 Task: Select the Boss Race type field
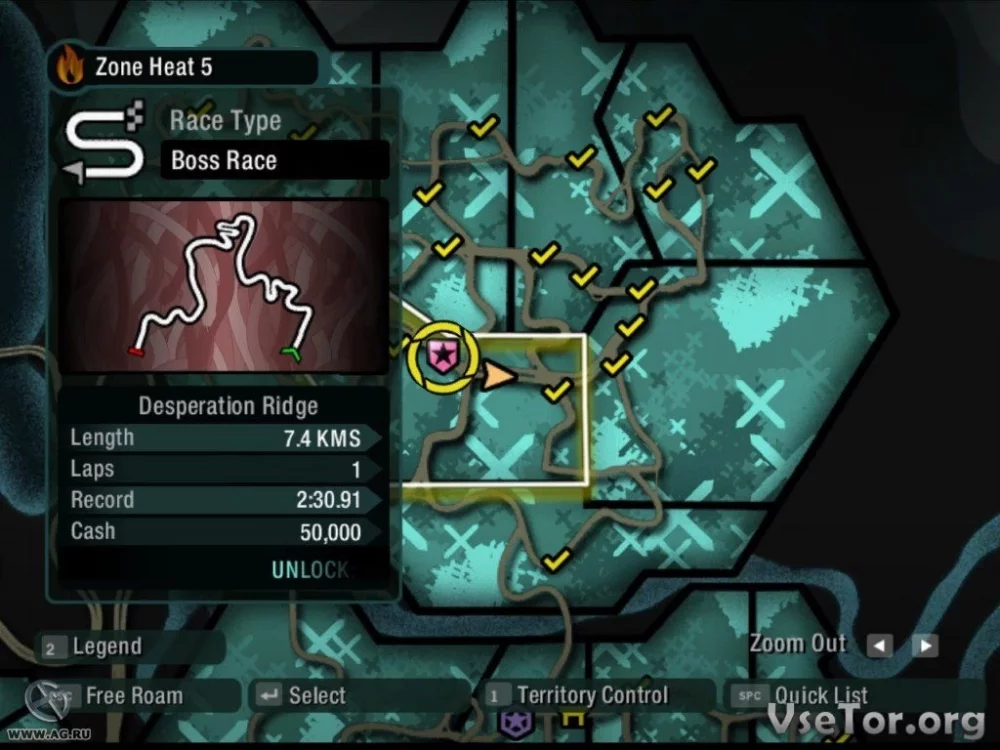(x=274, y=160)
